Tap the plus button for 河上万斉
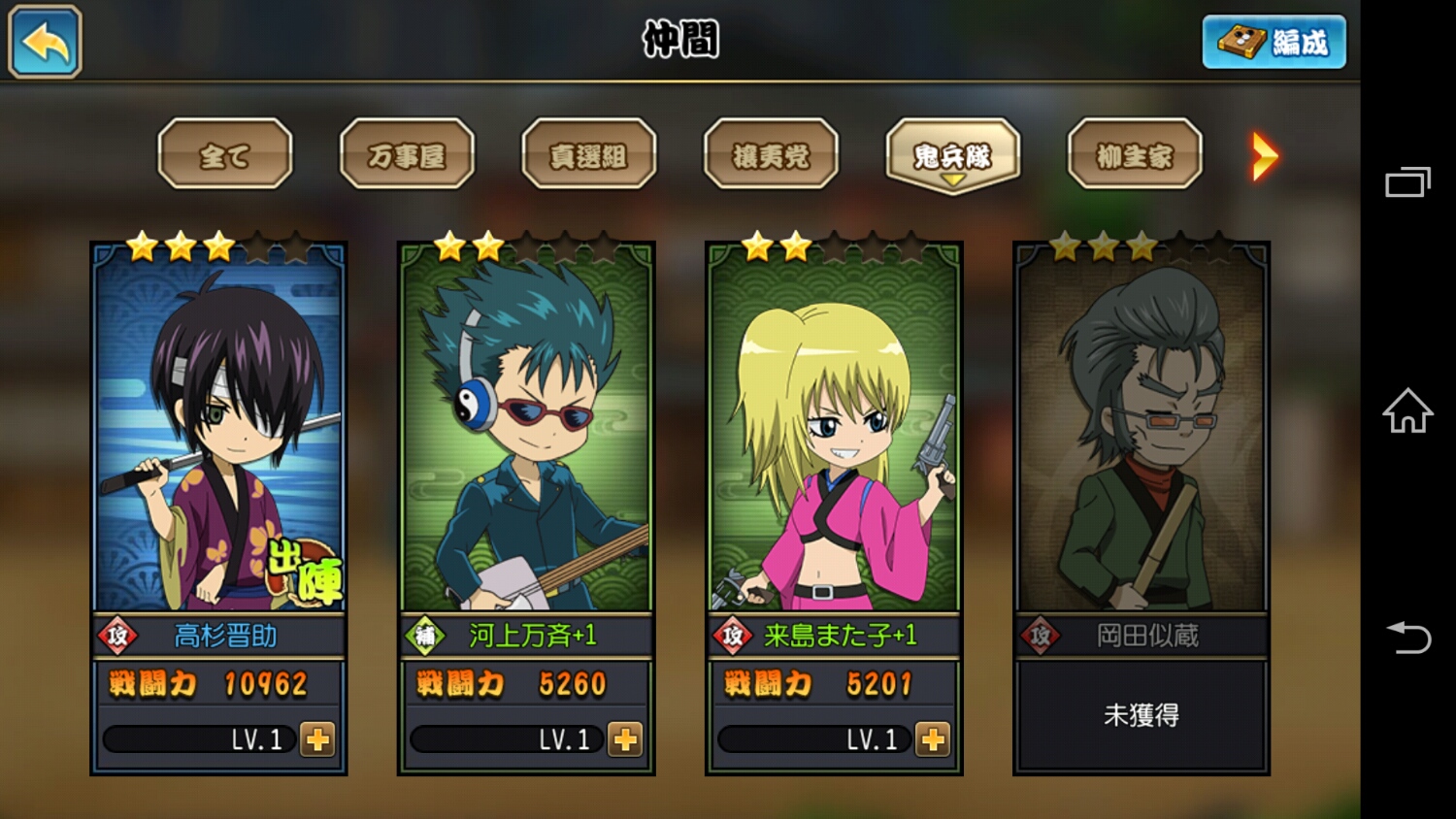The height and width of the screenshot is (819, 1456). [625, 739]
